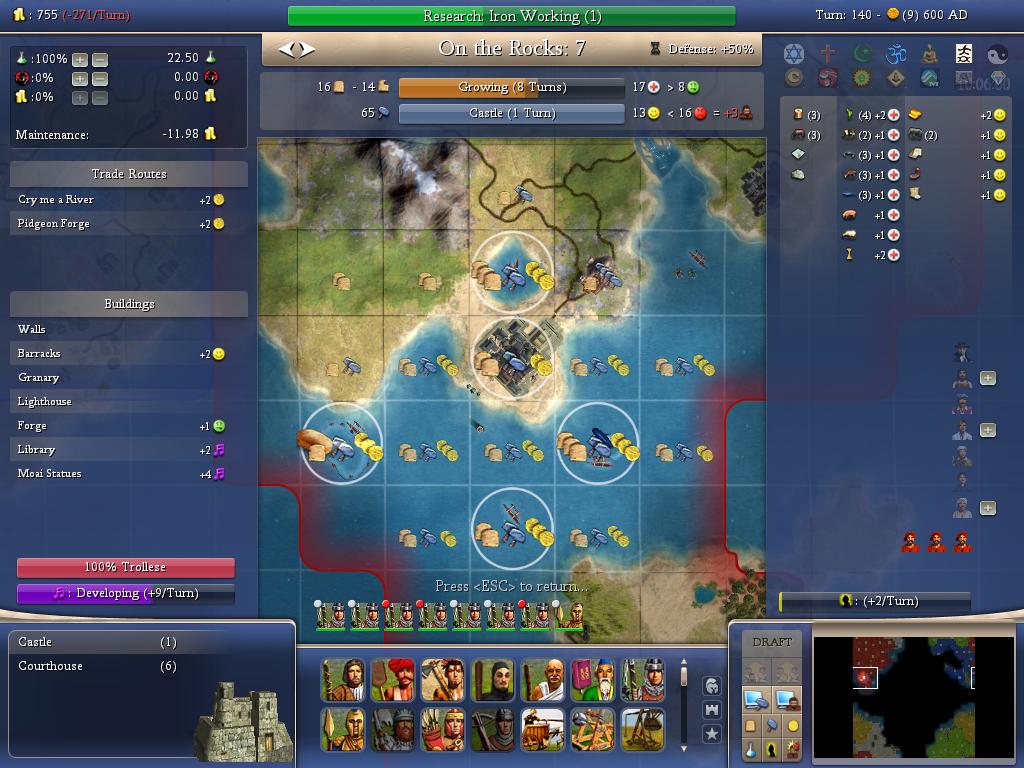Viewport: 1024px width, 768px height.
Task: Click the Research: Iron Working bar
Action: click(x=511, y=16)
